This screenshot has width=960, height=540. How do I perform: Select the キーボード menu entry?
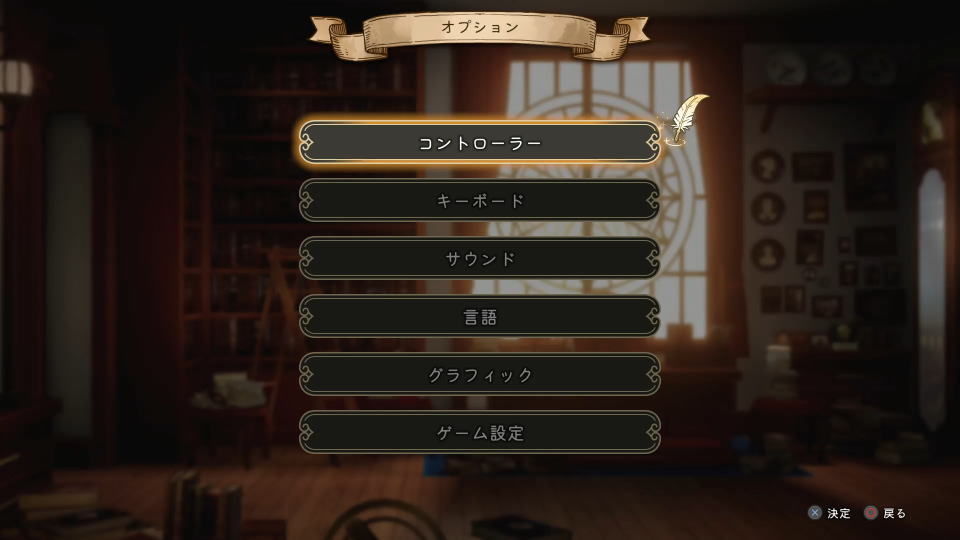click(x=480, y=201)
